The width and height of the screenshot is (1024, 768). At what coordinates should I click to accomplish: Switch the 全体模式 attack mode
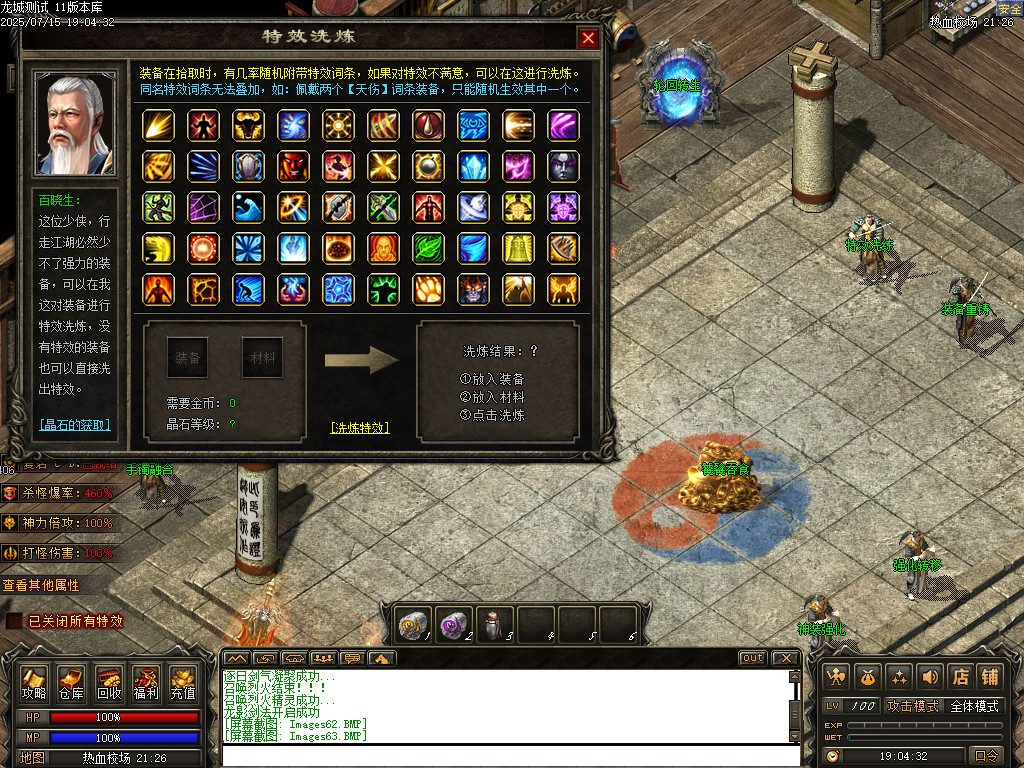coord(974,706)
